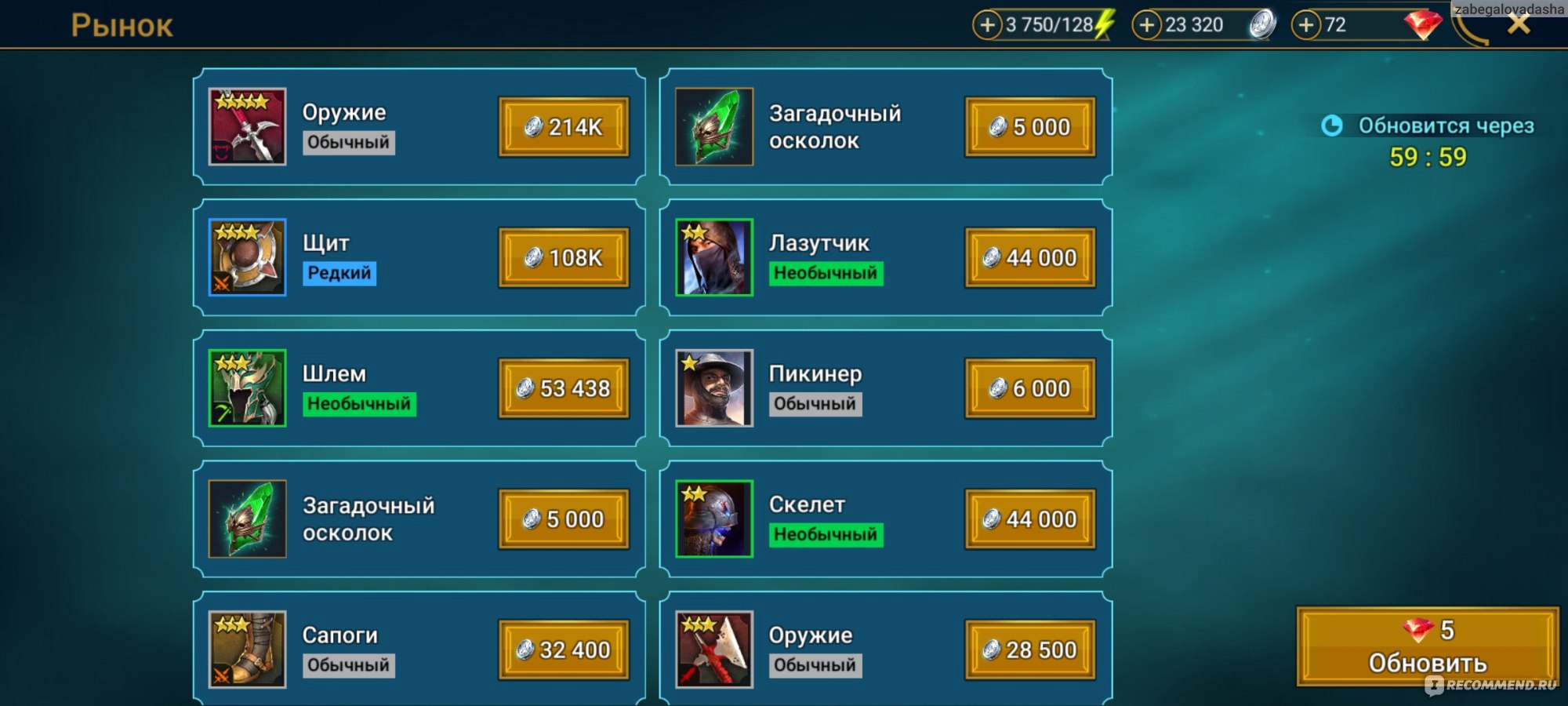View the green helmet item icon
The height and width of the screenshot is (706, 1568).
coord(247,388)
